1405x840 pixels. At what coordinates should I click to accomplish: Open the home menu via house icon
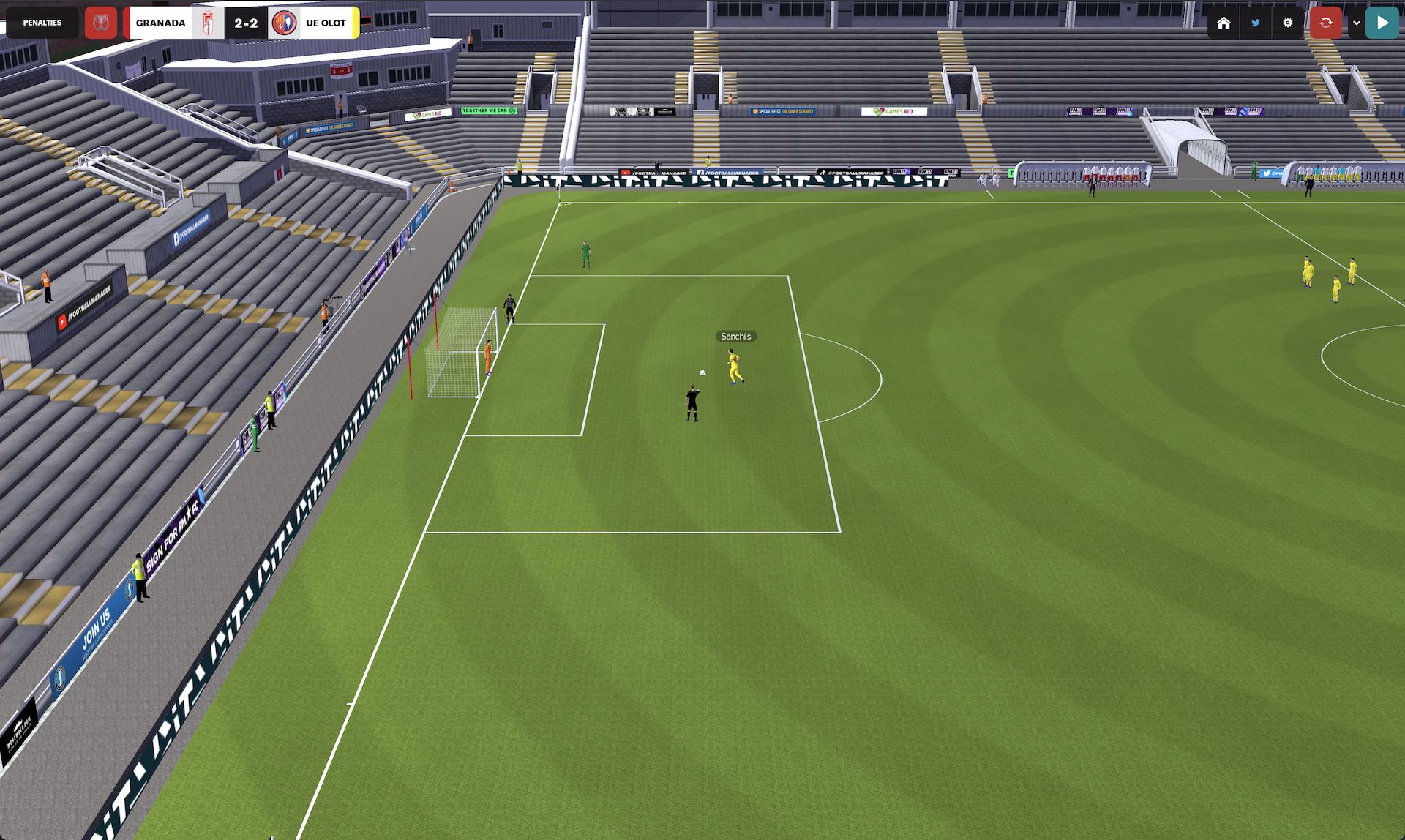pyautogui.click(x=1224, y=23)
